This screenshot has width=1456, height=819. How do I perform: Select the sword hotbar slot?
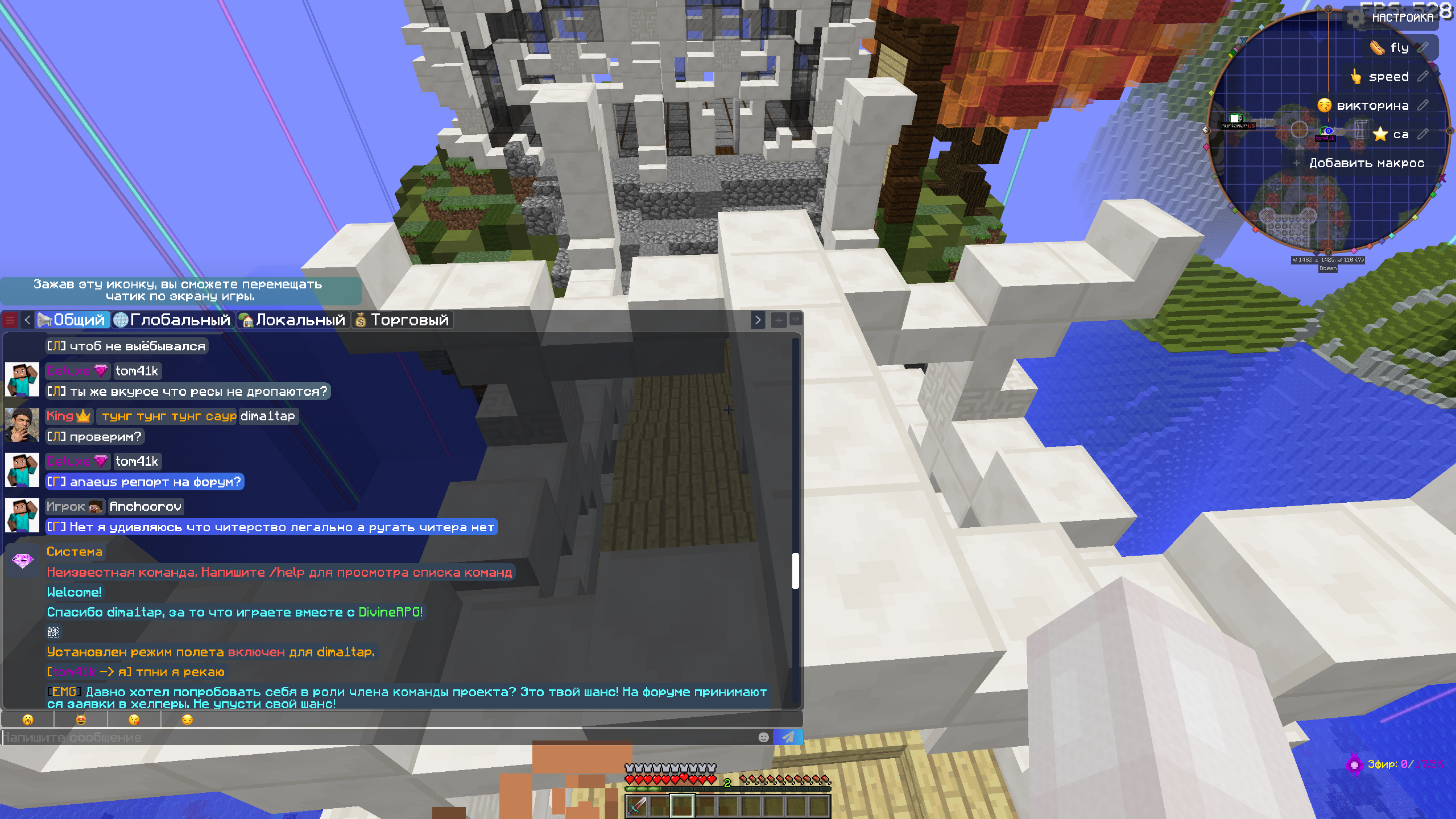point(637,805)
